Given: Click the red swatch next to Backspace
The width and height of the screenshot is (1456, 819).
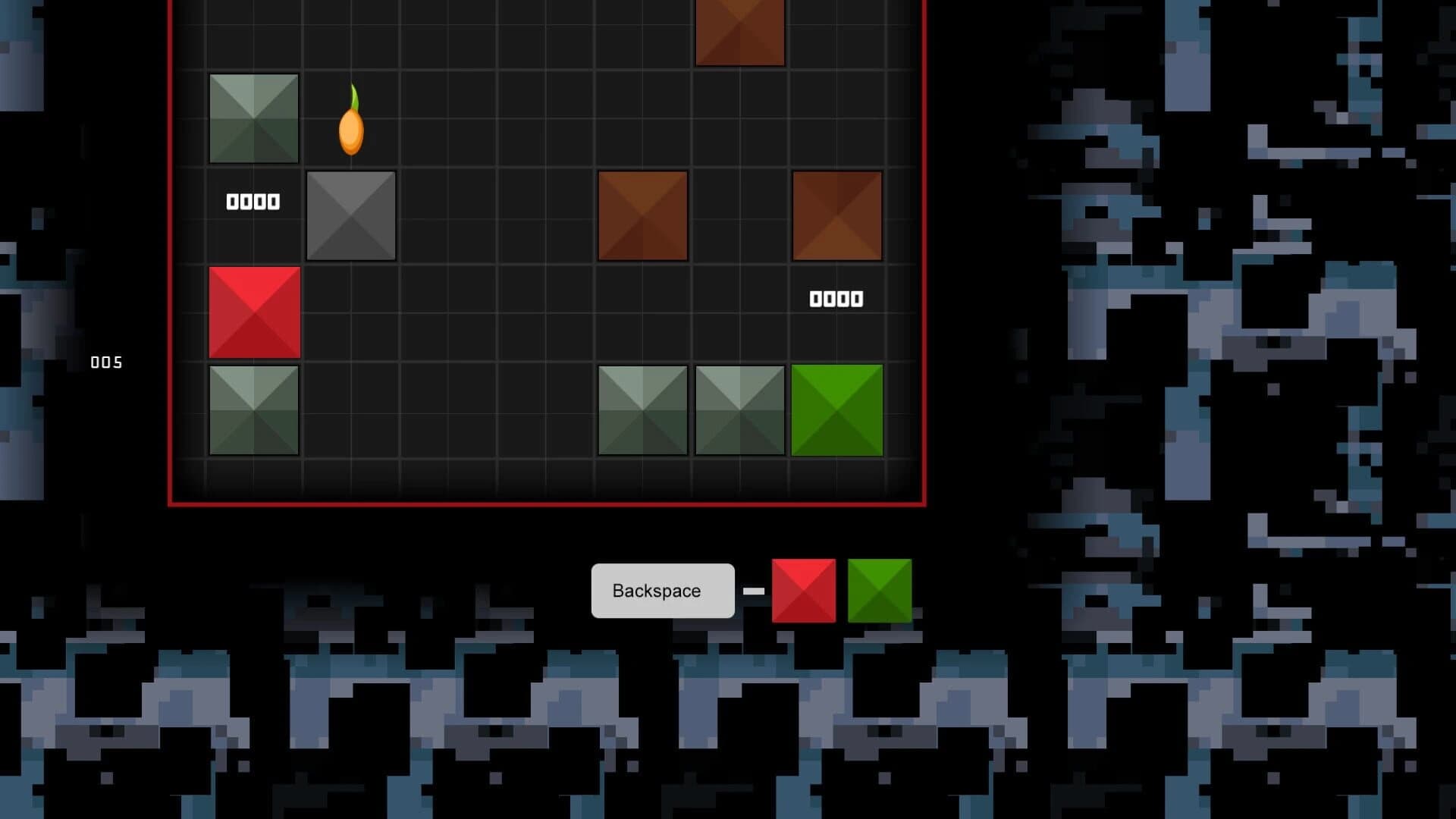Looking at the screenshot, I should point(803,591).
